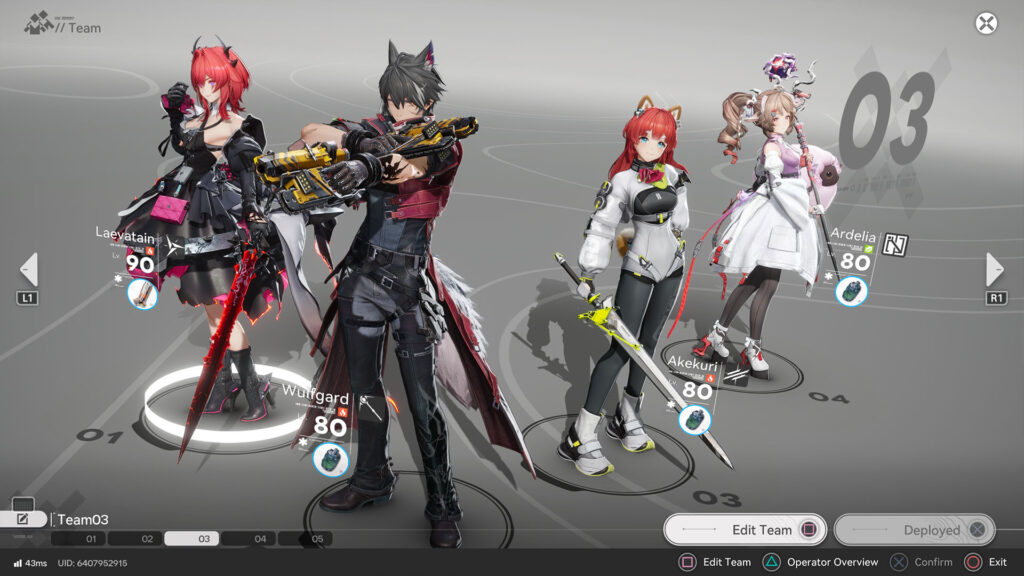Open Laevatain's equipped weapon icon

143,294
